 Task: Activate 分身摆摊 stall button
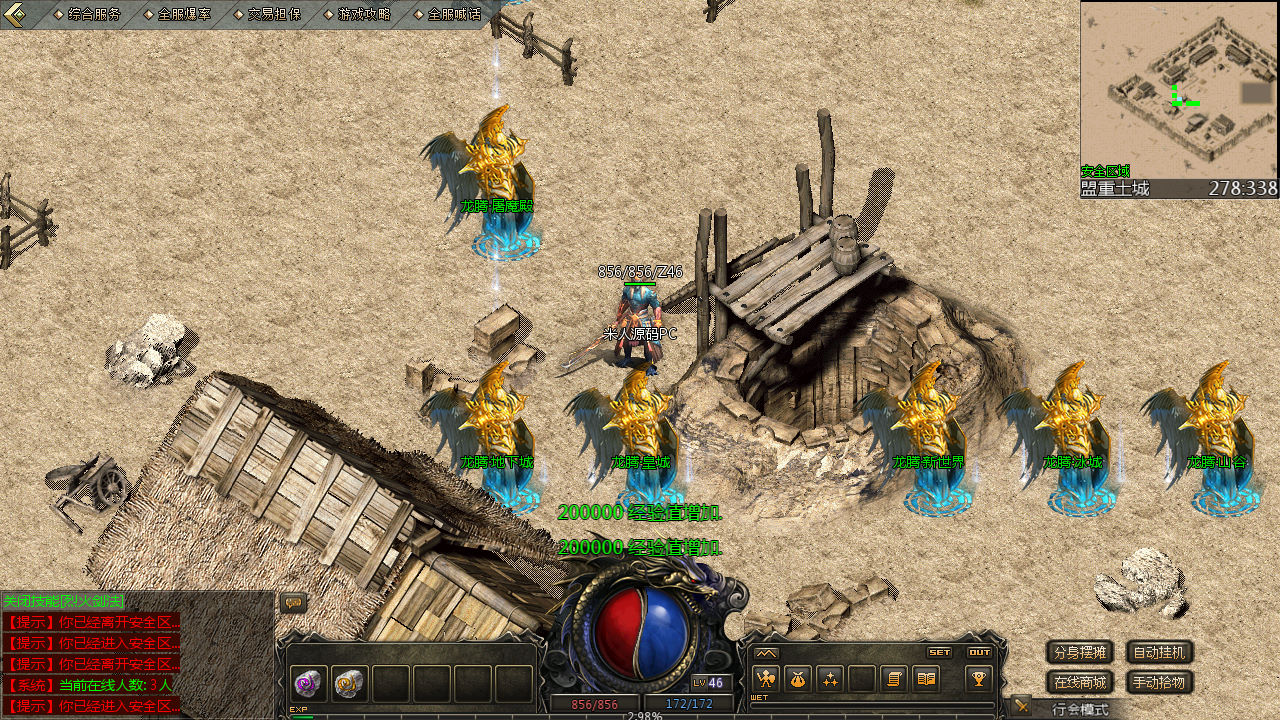[x=1079, y=653]
